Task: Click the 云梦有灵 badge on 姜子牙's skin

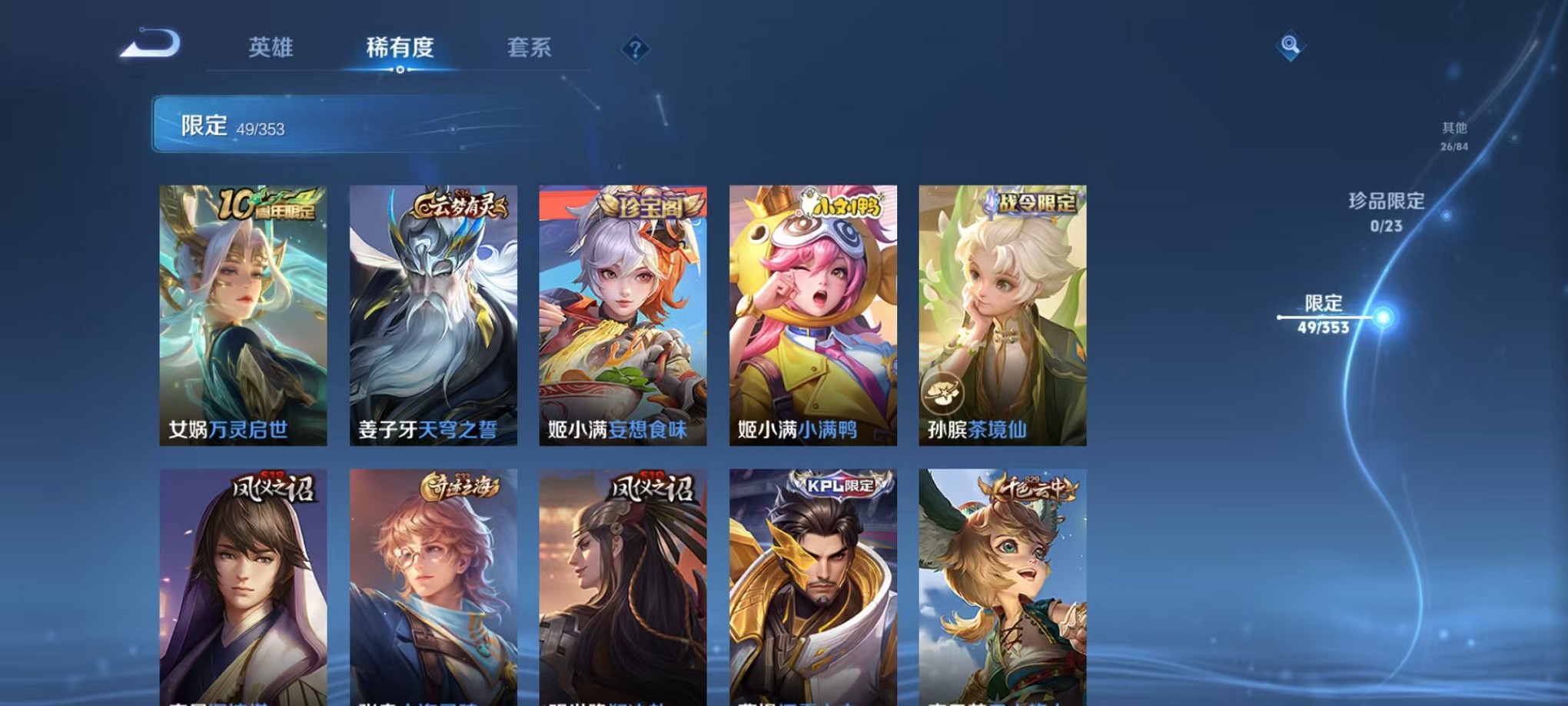Action: coord(459,204)
